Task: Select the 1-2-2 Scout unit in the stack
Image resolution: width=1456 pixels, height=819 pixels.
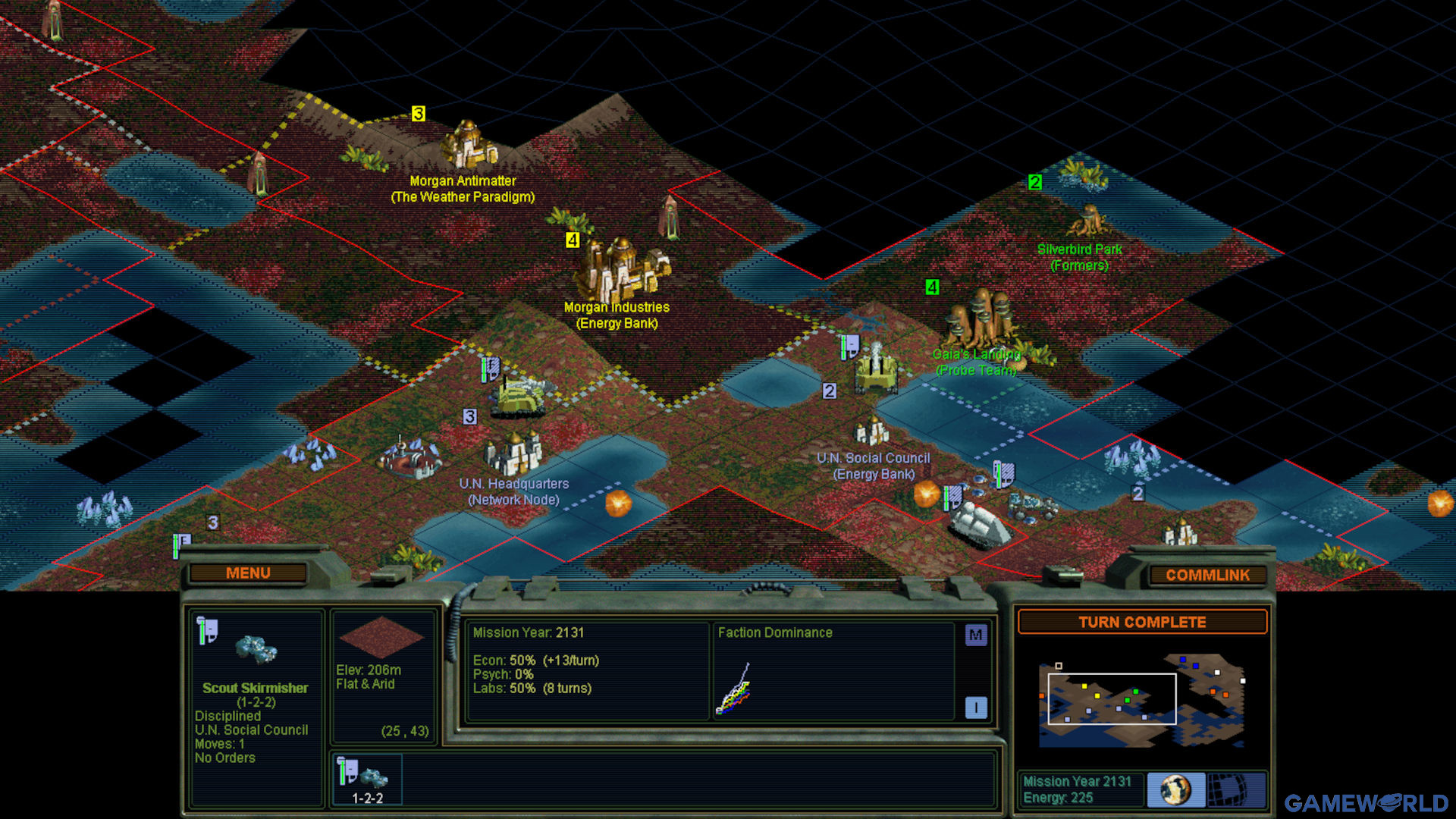Action: tap(368, 780)
